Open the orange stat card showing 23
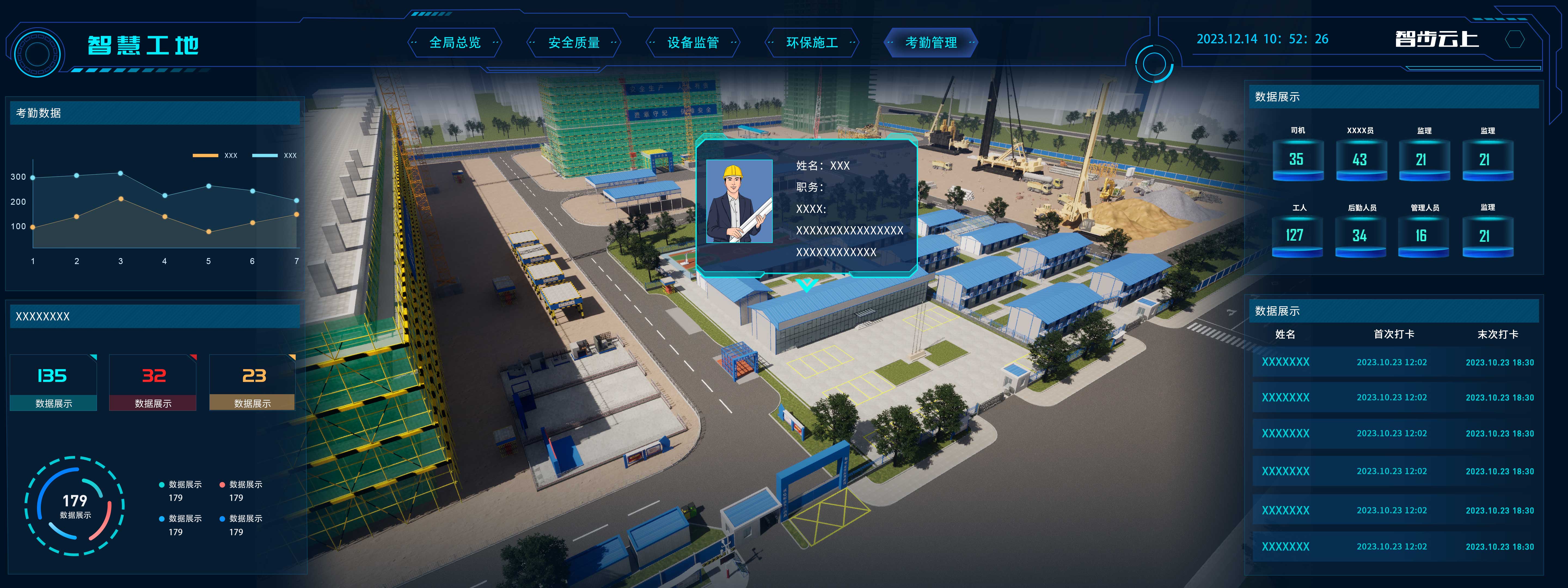Screen dimensions: 1568x588 tap(253, 382)
